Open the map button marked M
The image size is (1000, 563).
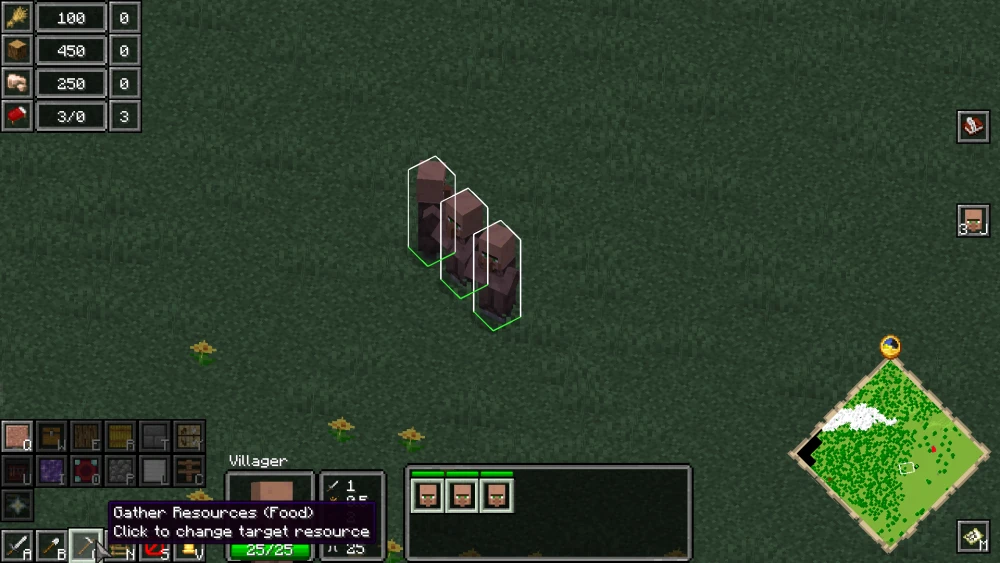click(973, 538)
